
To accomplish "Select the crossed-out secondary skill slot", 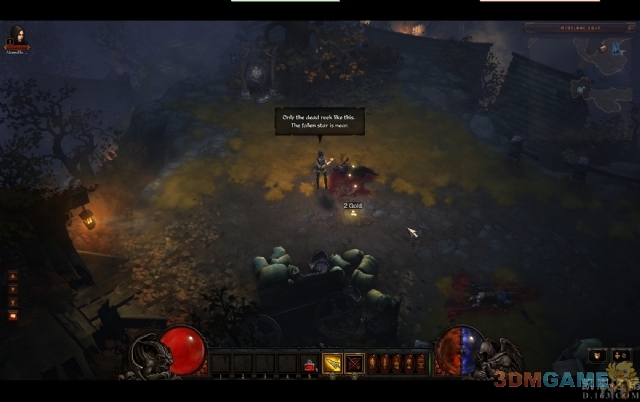I will click(x=353, y=363).
